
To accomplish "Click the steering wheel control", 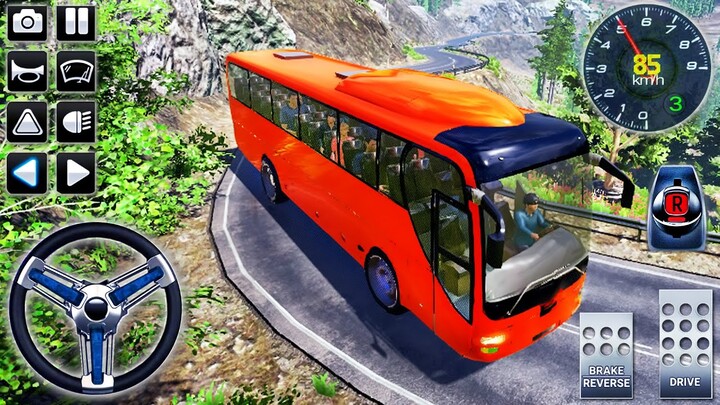I will click(96, 307).
